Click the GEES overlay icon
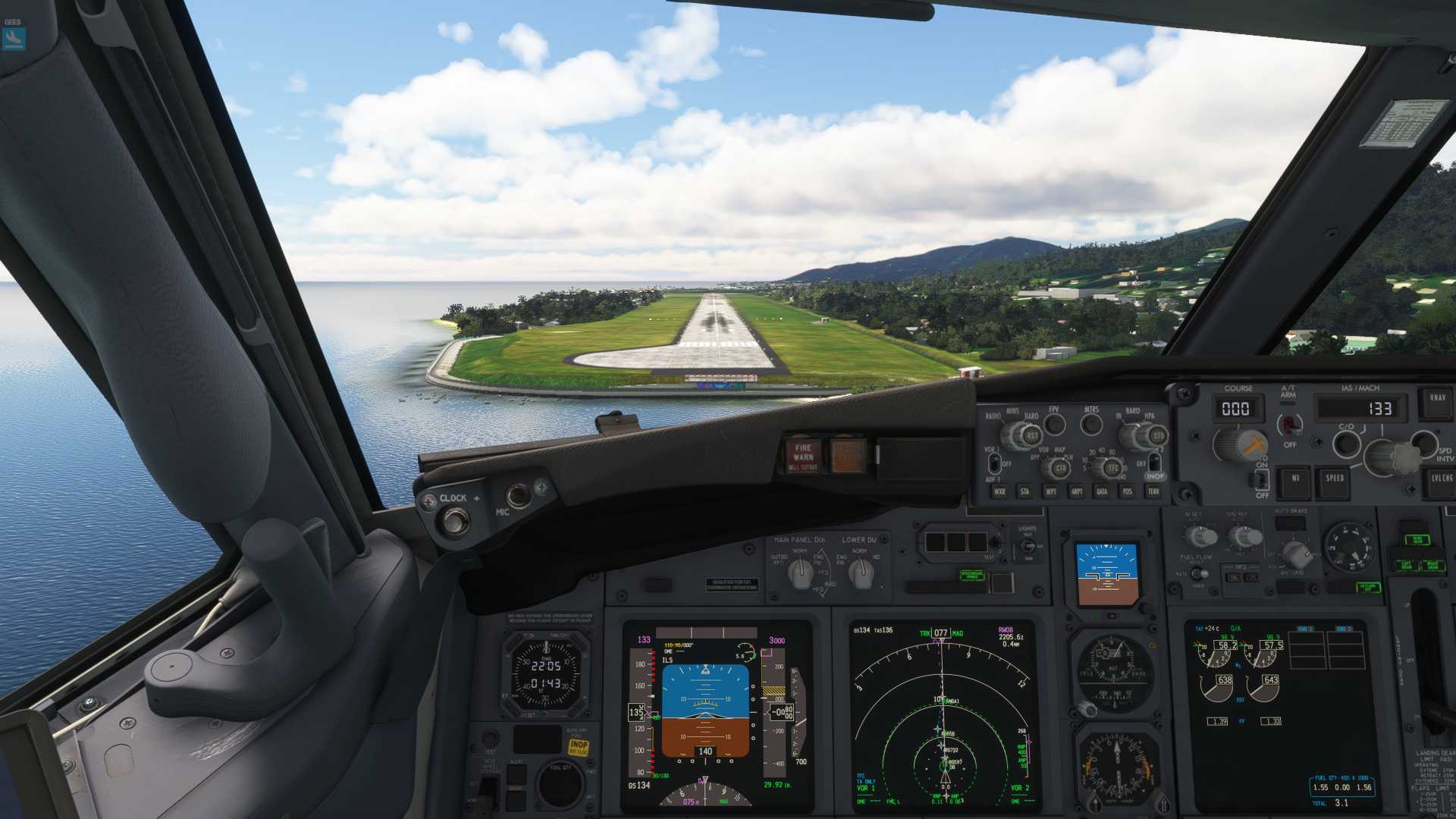This screenshot has height=819, width=1456. (14, 35)
